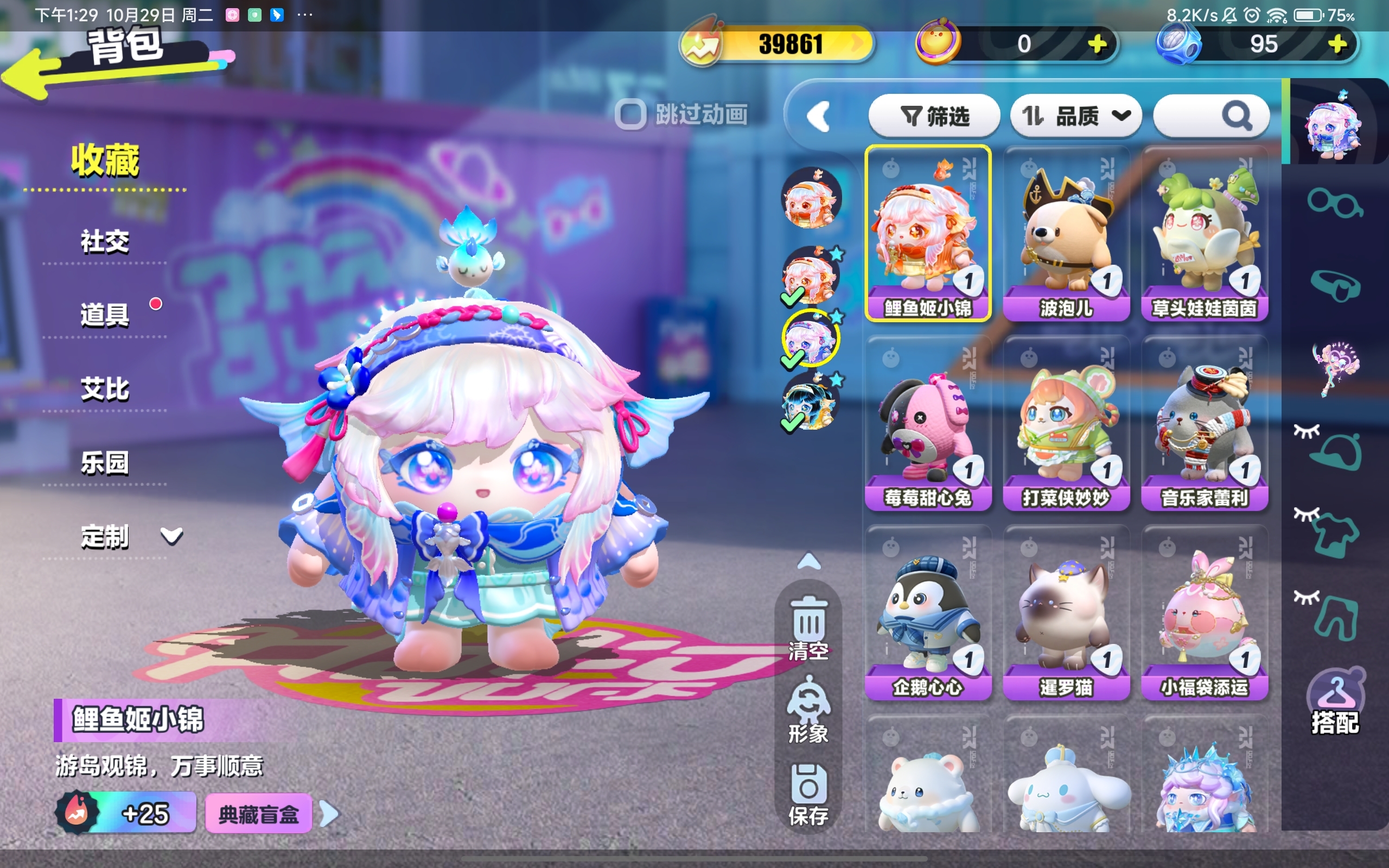Open the 品质 sort dropdown

coord(1075,117)
